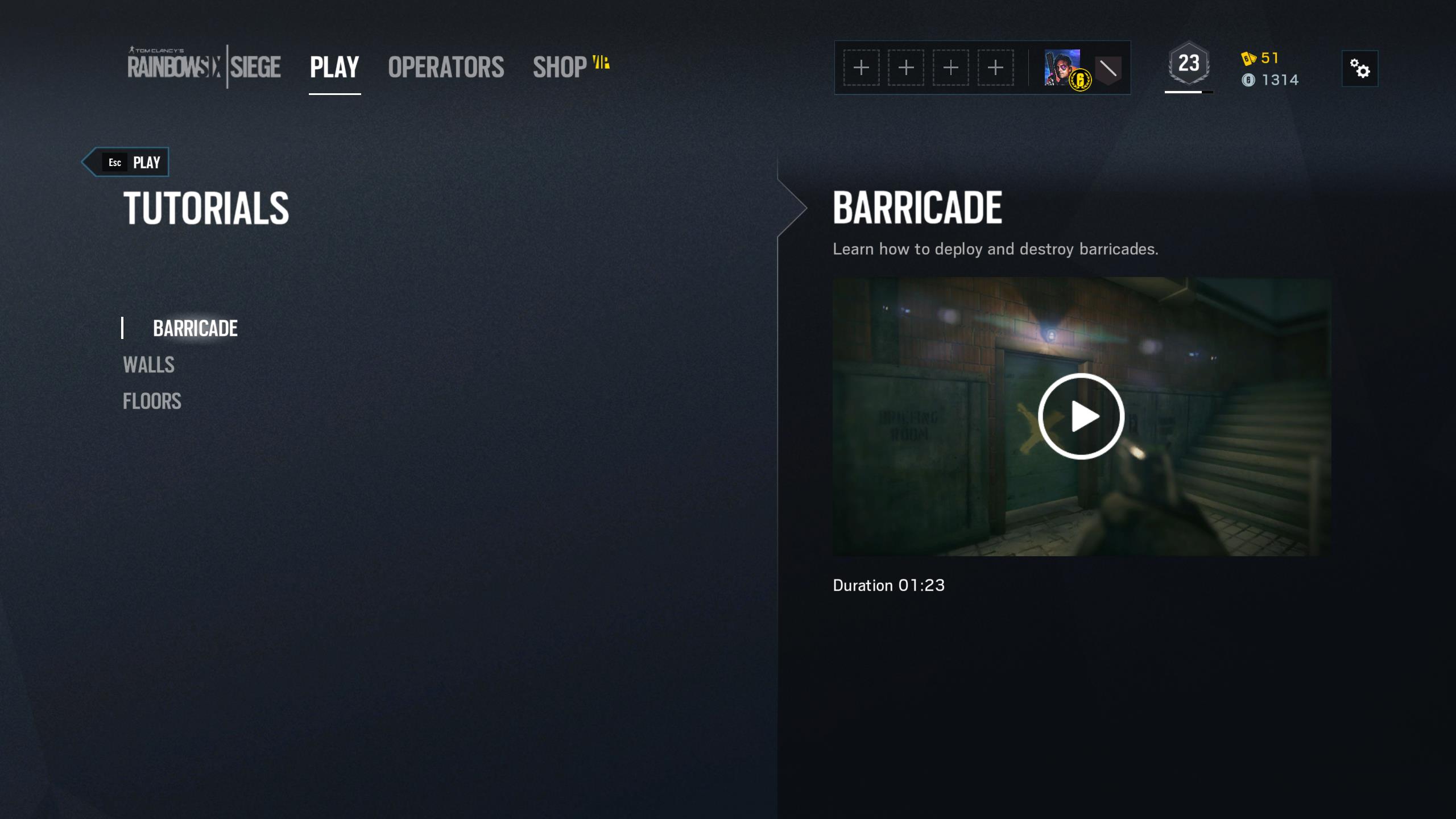Screen dimensions: 1456x819
Task: Expand the fourth squad invite slot
Action: [995, 67]
